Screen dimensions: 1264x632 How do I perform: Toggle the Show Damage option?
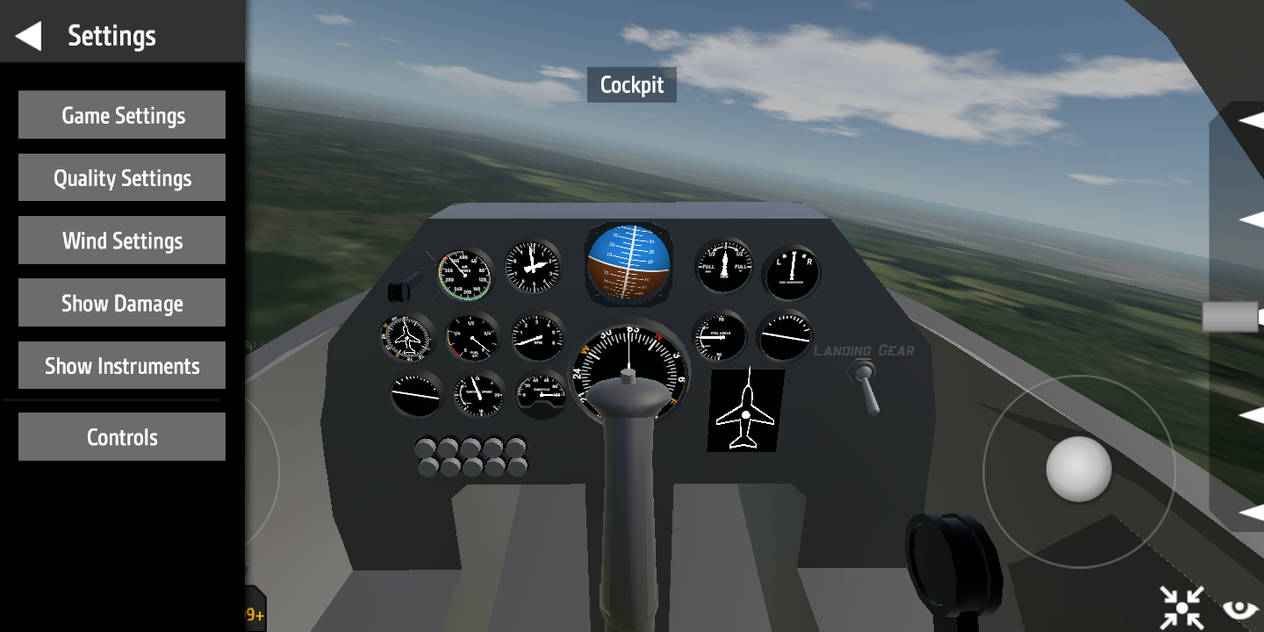122,303
